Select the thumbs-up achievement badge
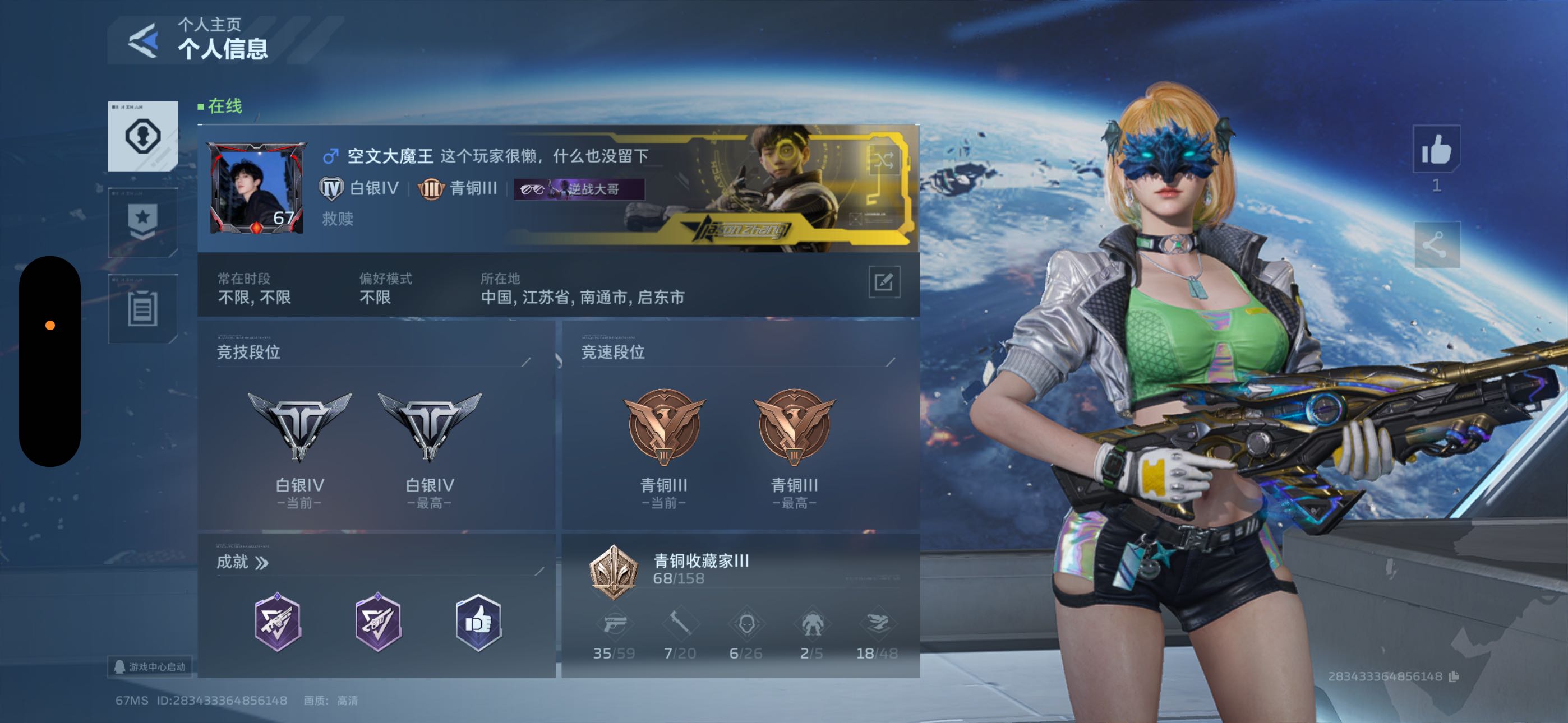Screen dimensions: 1568x723 [x=478, y=623]
